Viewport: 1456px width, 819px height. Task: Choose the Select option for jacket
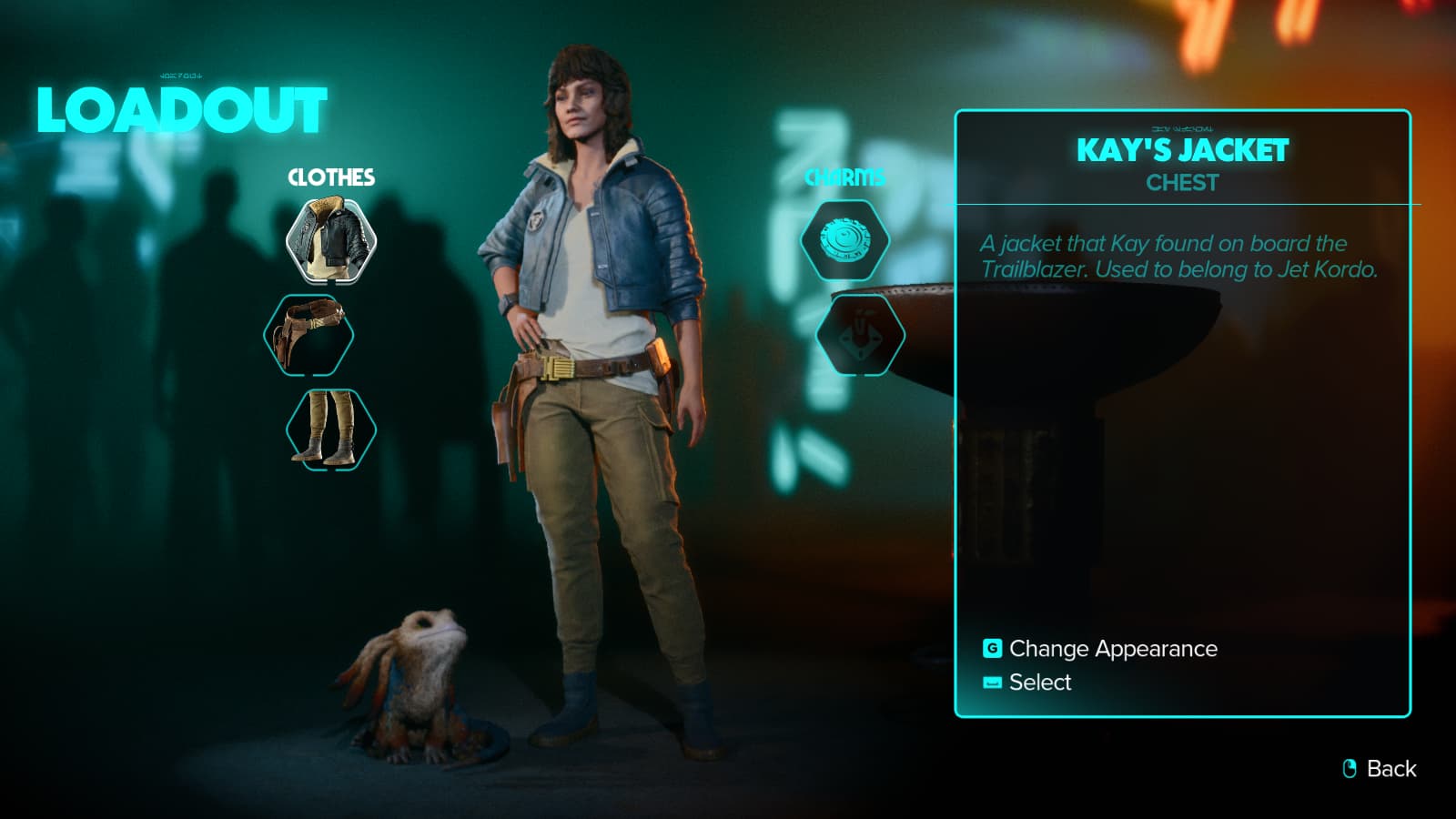(1039, 682)
